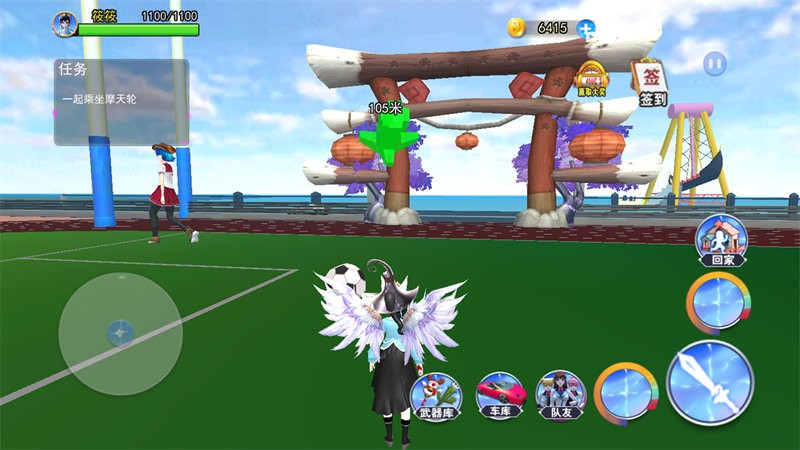Viewport: 800px width, 450px height.
Task: Open the player avatar profile
Action: pyautogui.click(x=65, y=23)
